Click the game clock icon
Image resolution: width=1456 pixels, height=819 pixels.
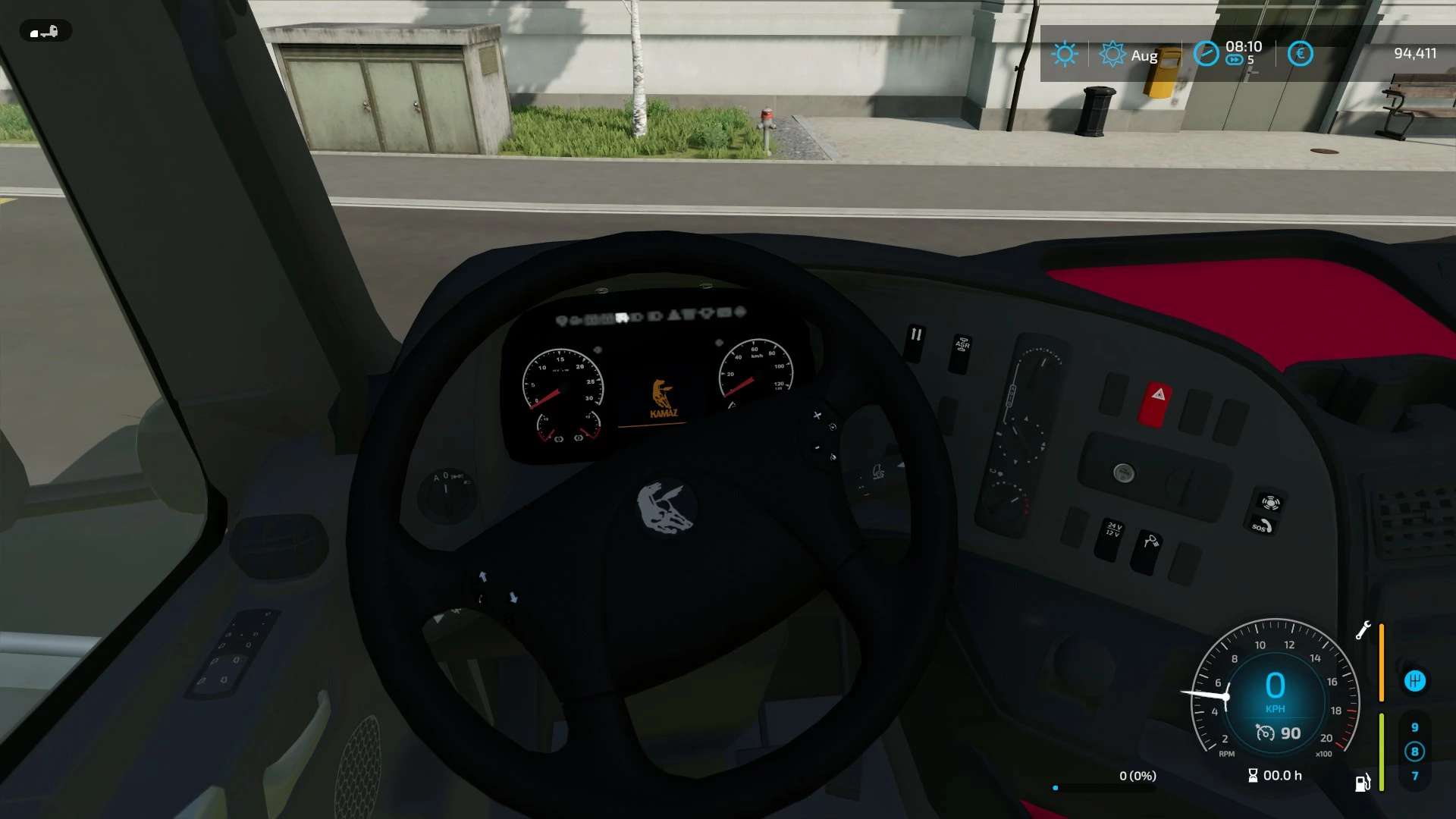coord(1206,54)
